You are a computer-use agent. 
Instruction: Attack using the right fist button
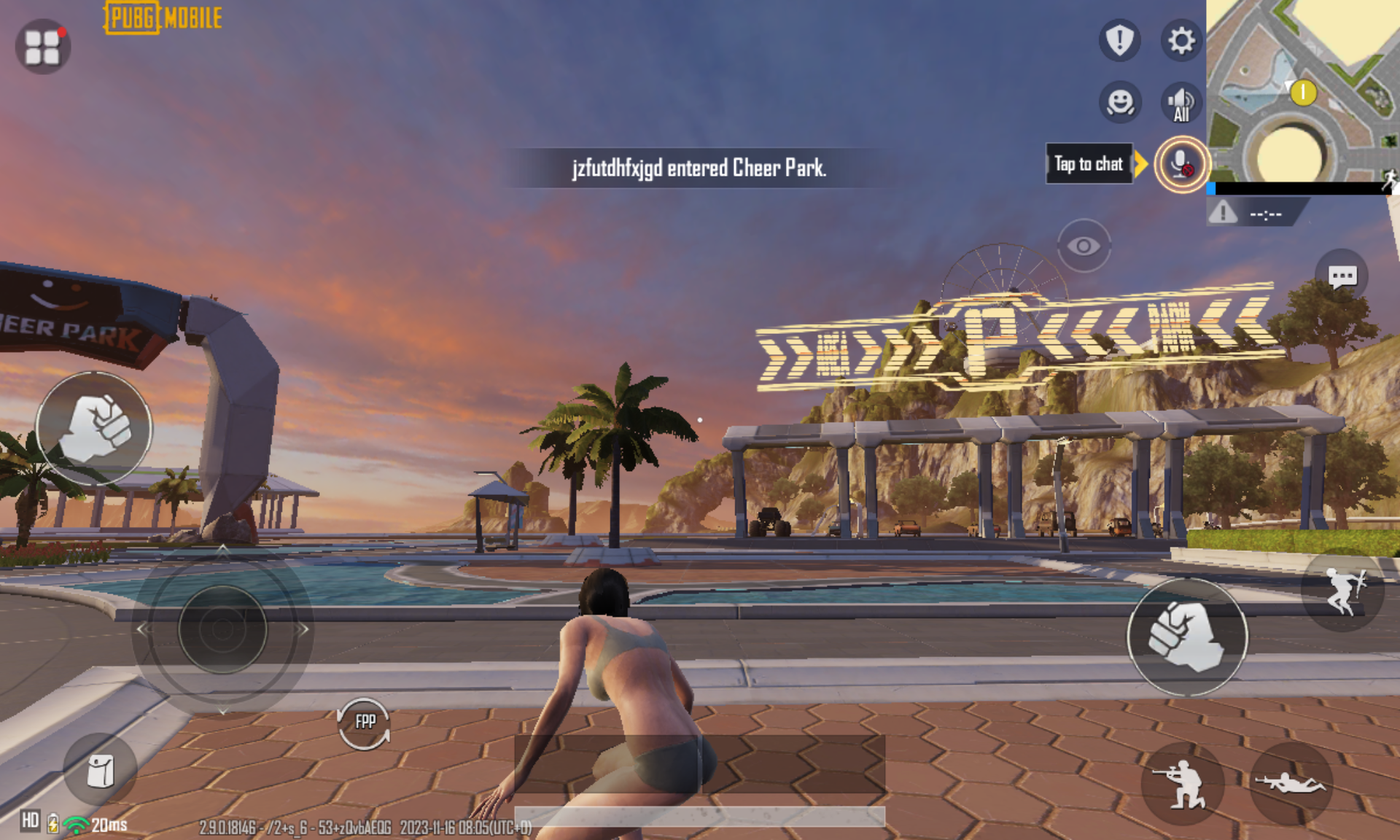point(1186,637)
